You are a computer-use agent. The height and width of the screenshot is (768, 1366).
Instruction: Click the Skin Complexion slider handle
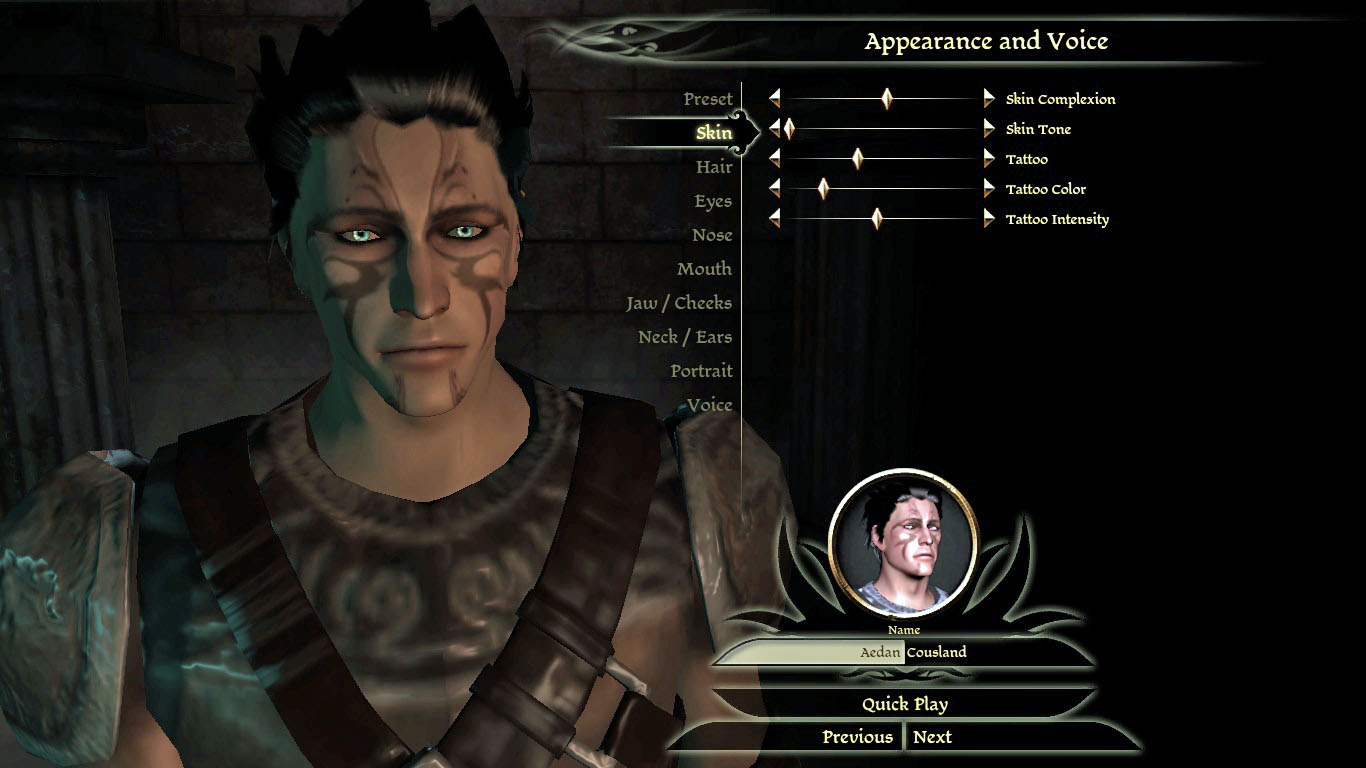click(887, 98)
